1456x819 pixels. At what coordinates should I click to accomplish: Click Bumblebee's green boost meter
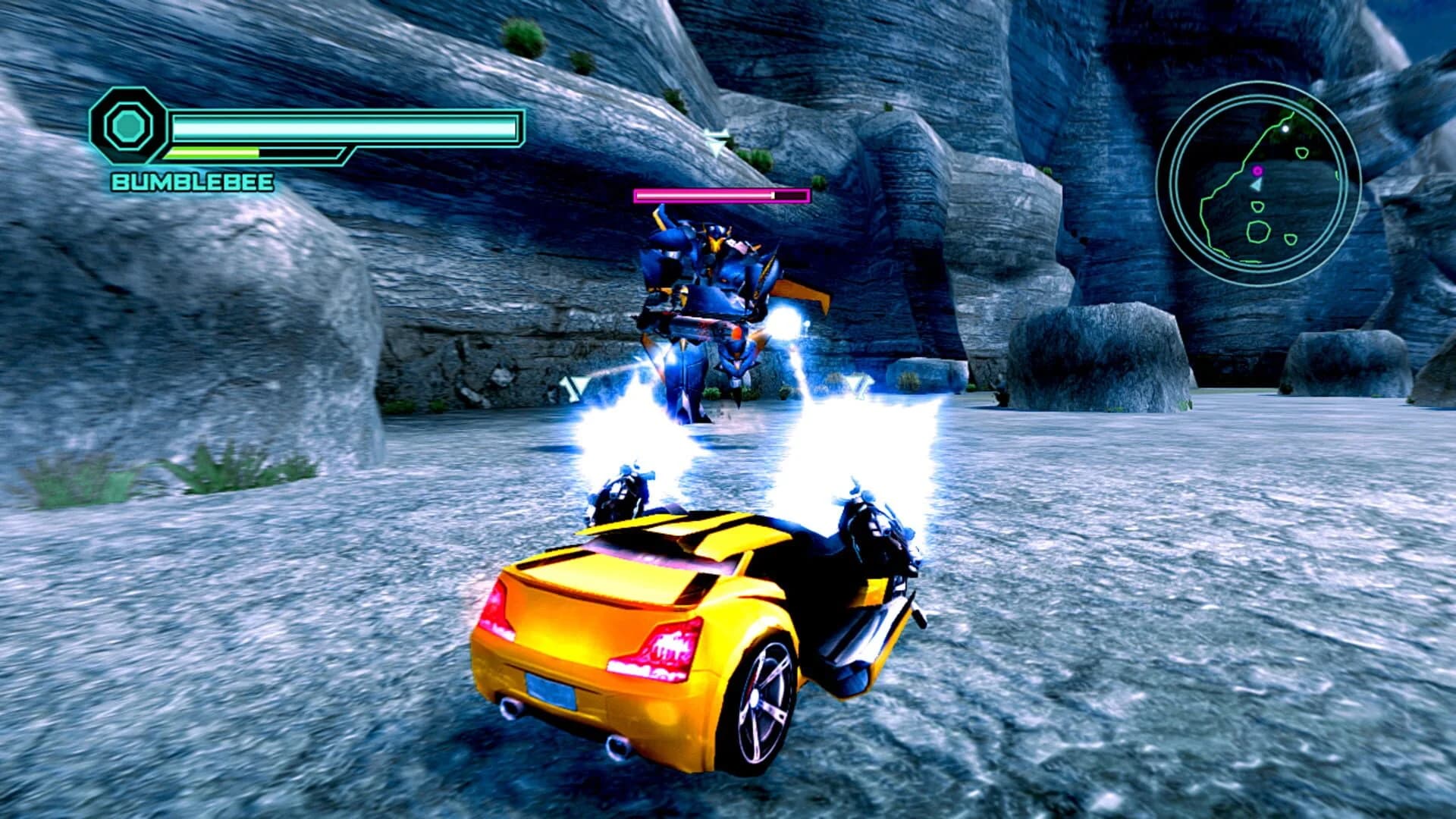(x=212, y=150)
